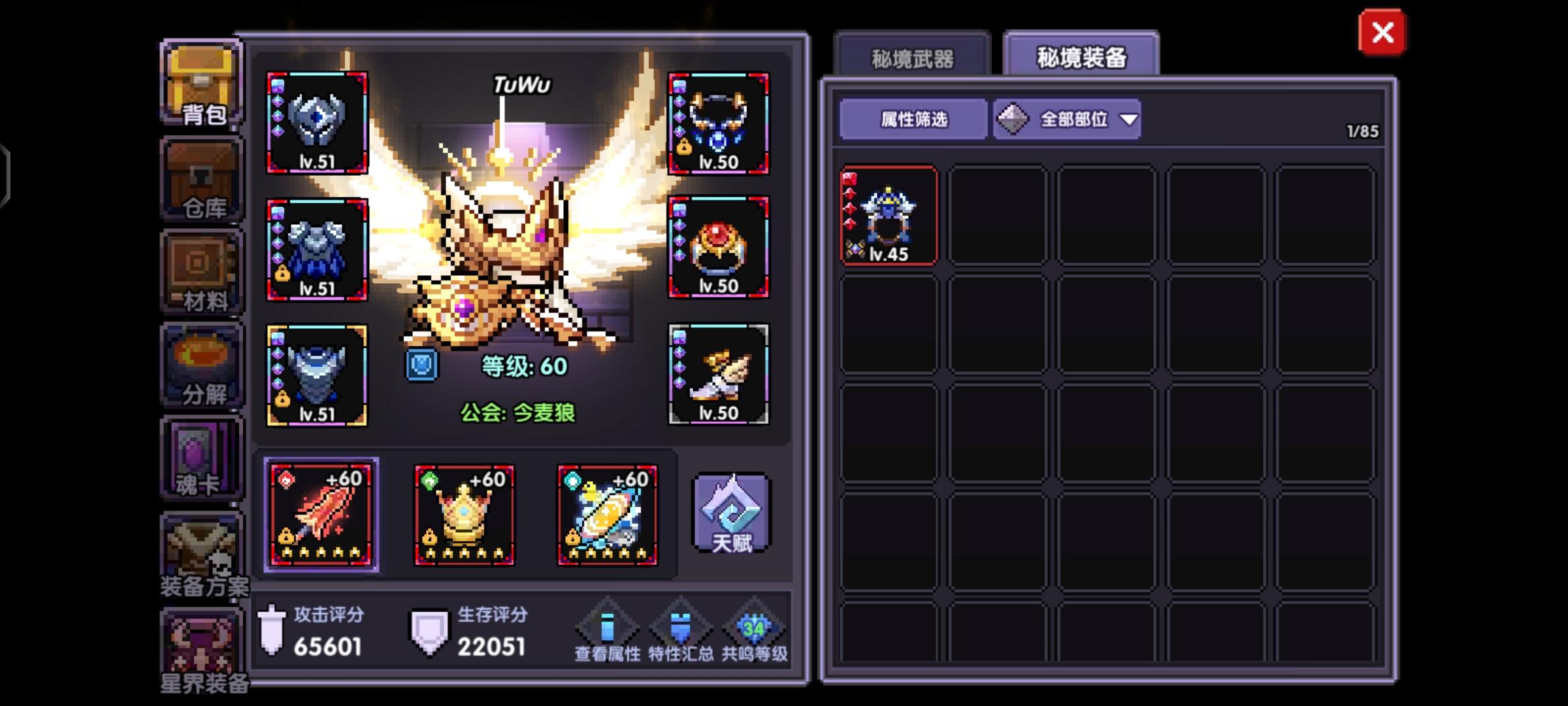Open the 属性筛选 attribute filter
The image size is (1568, 706).
(x=912, y=120)
